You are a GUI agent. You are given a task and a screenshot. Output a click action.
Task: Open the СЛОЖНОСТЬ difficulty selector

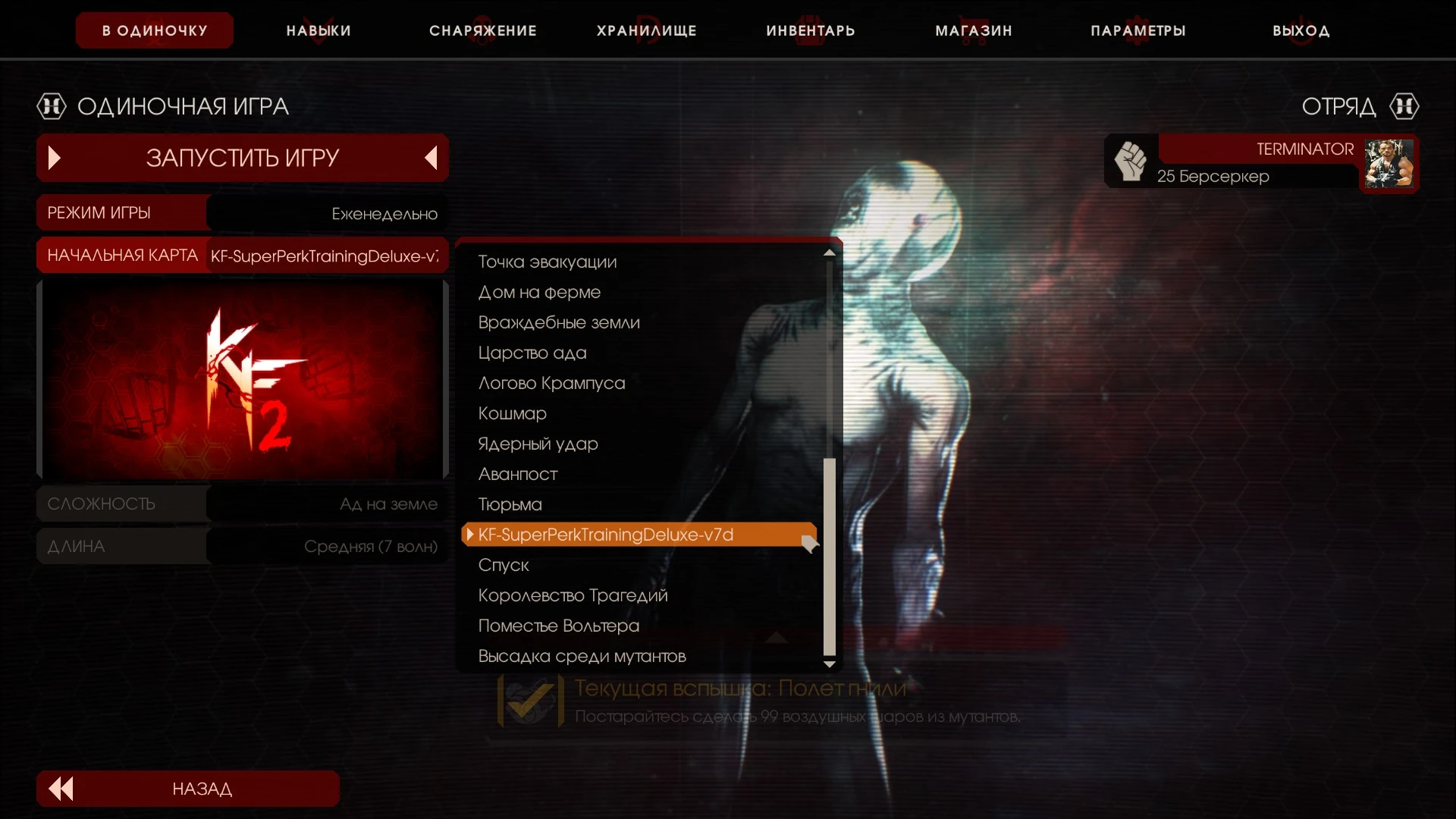point(326,503)
